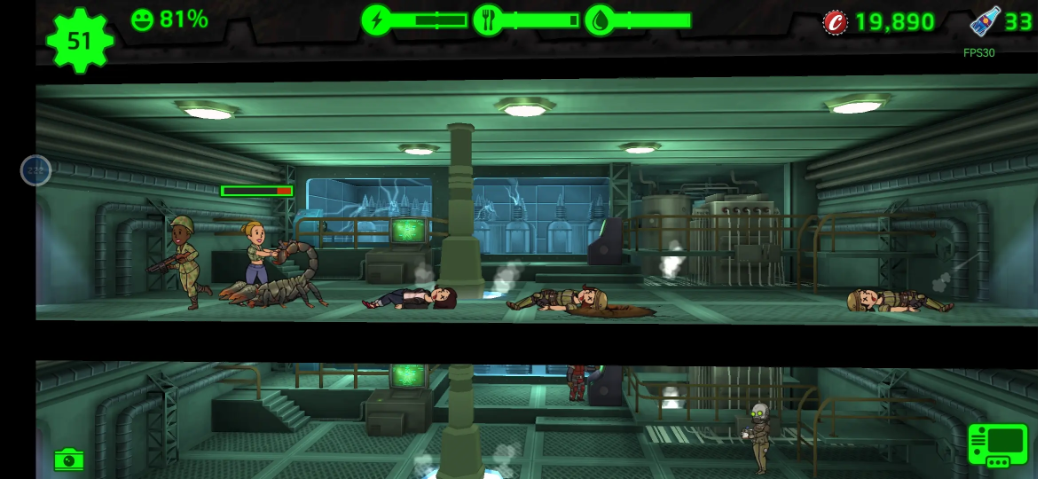The height and width of the screenshot is (479, 1038).
Task: Tap the floating assistive circle overlay
Action: click(36, 170)
